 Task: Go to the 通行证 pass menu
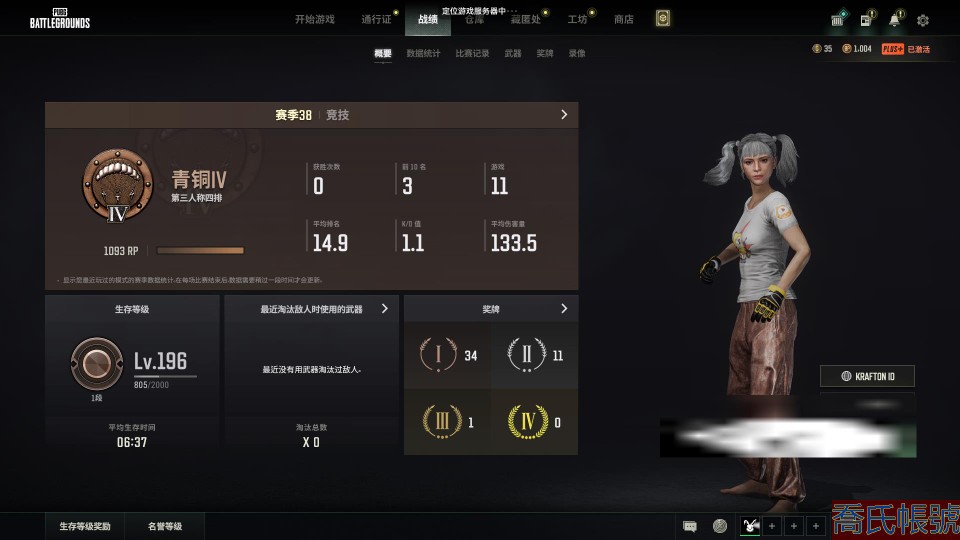point(376,19)
